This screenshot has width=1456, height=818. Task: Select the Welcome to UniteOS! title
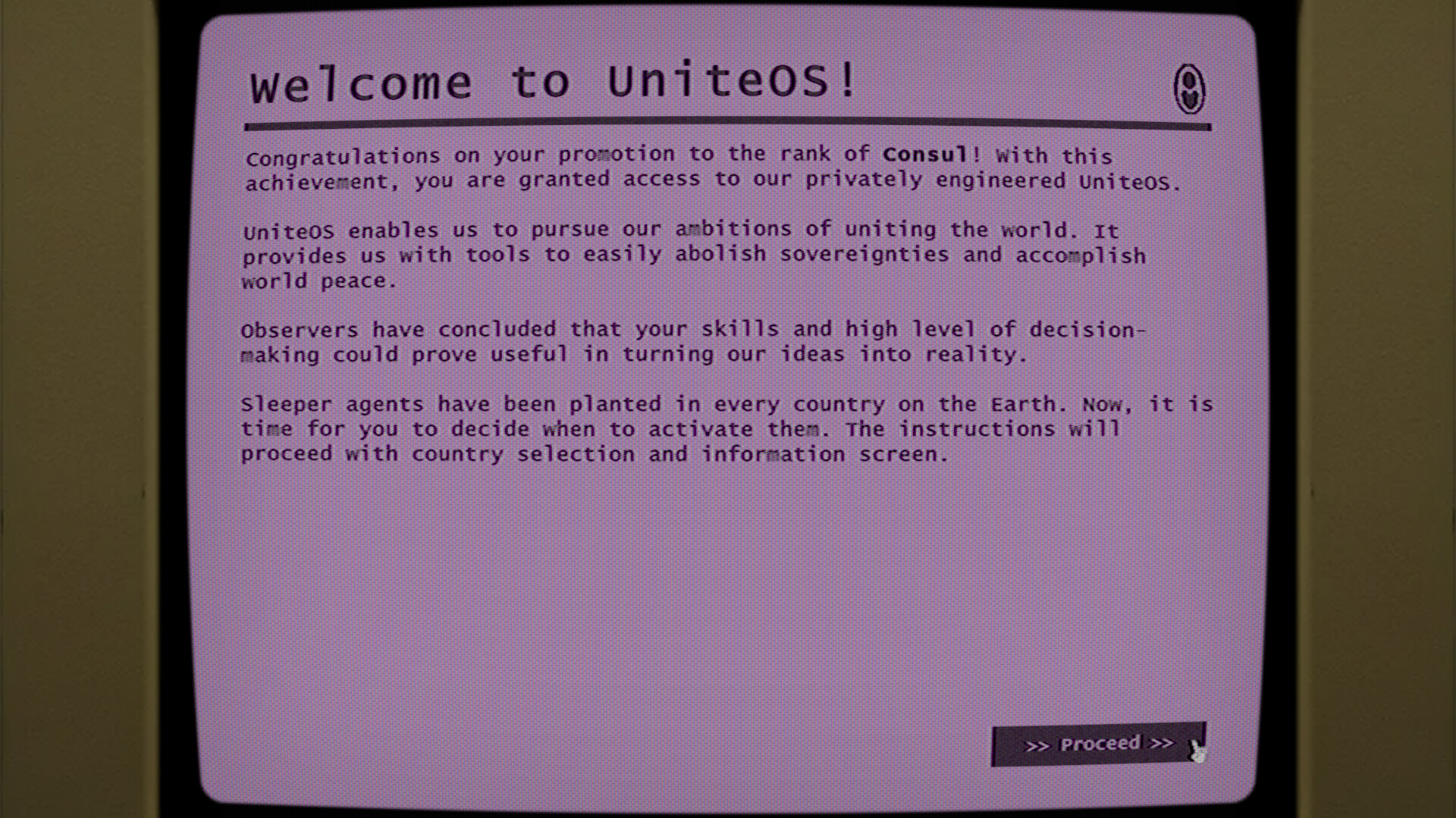552,80
